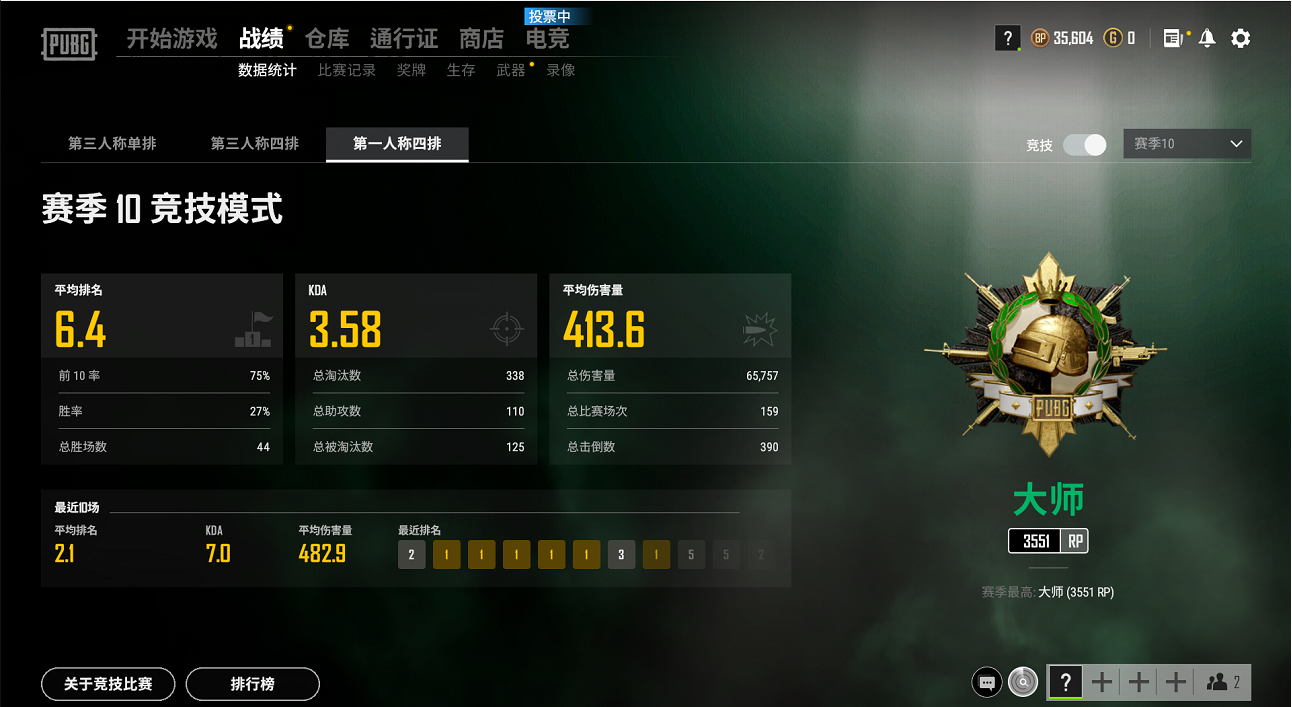Choose the 第三人称四排 TPP squad tab
This screenshot has width=1292, height=707.
254,144
